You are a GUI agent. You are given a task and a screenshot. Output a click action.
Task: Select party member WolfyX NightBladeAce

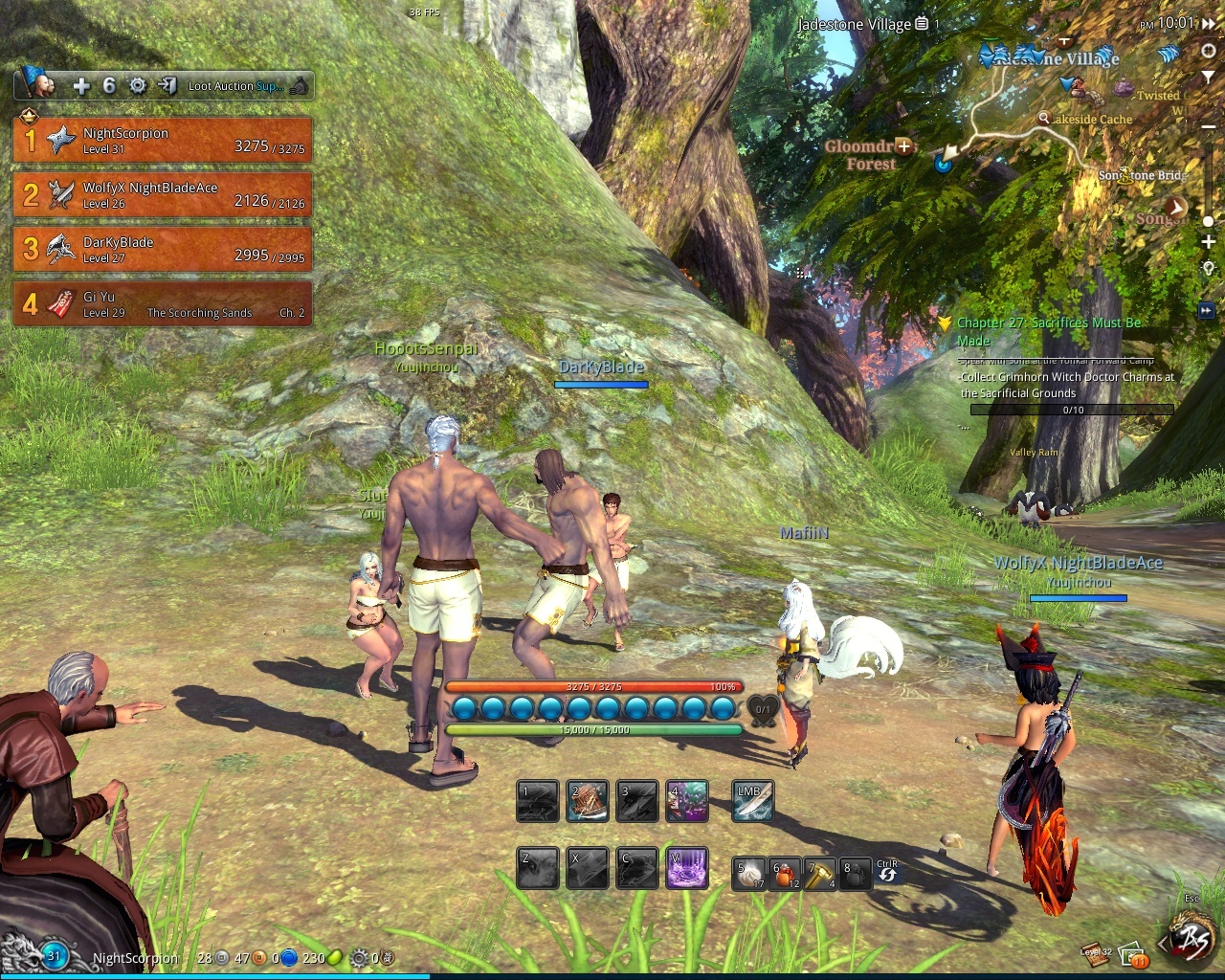[x=162, y=195]
